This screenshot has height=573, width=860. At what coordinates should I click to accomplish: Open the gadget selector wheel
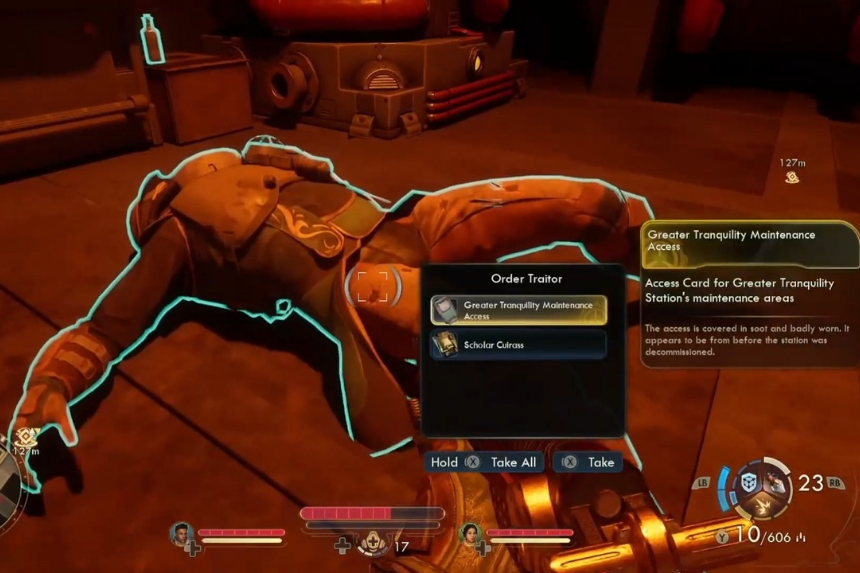click(x=762, y=487)
